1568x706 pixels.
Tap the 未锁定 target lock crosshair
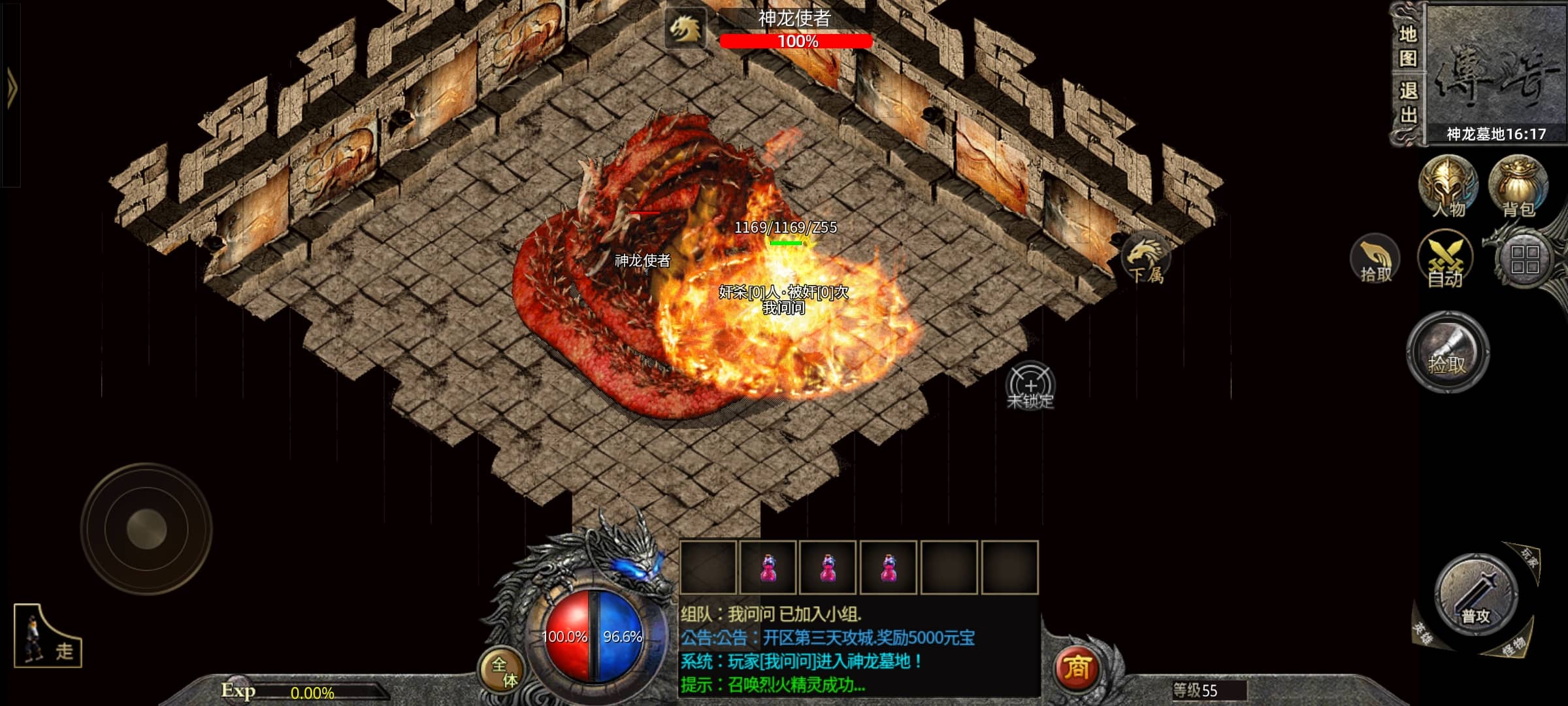pos(1030,386)
